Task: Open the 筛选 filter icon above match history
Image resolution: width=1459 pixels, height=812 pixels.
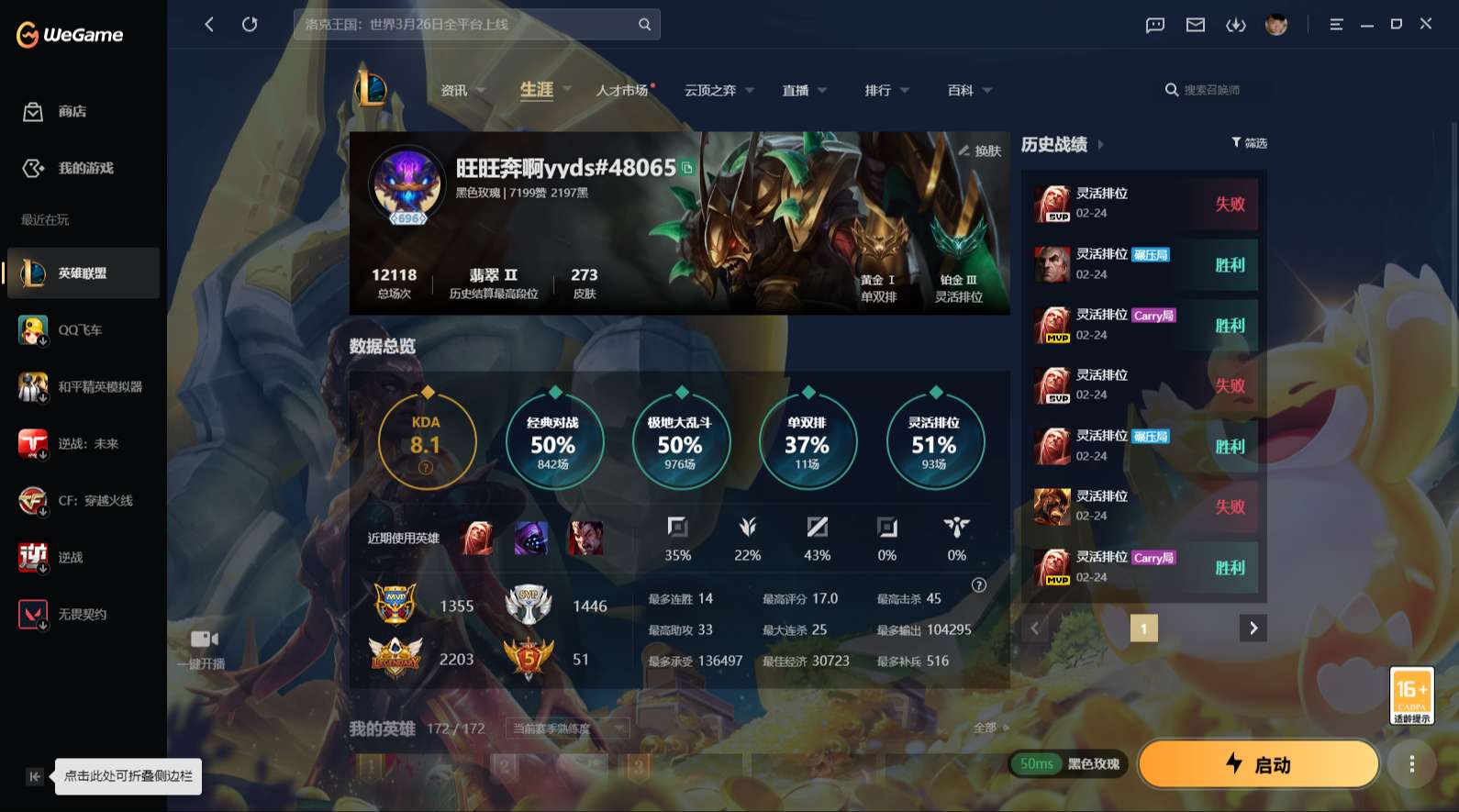Action: (1236, 142)
